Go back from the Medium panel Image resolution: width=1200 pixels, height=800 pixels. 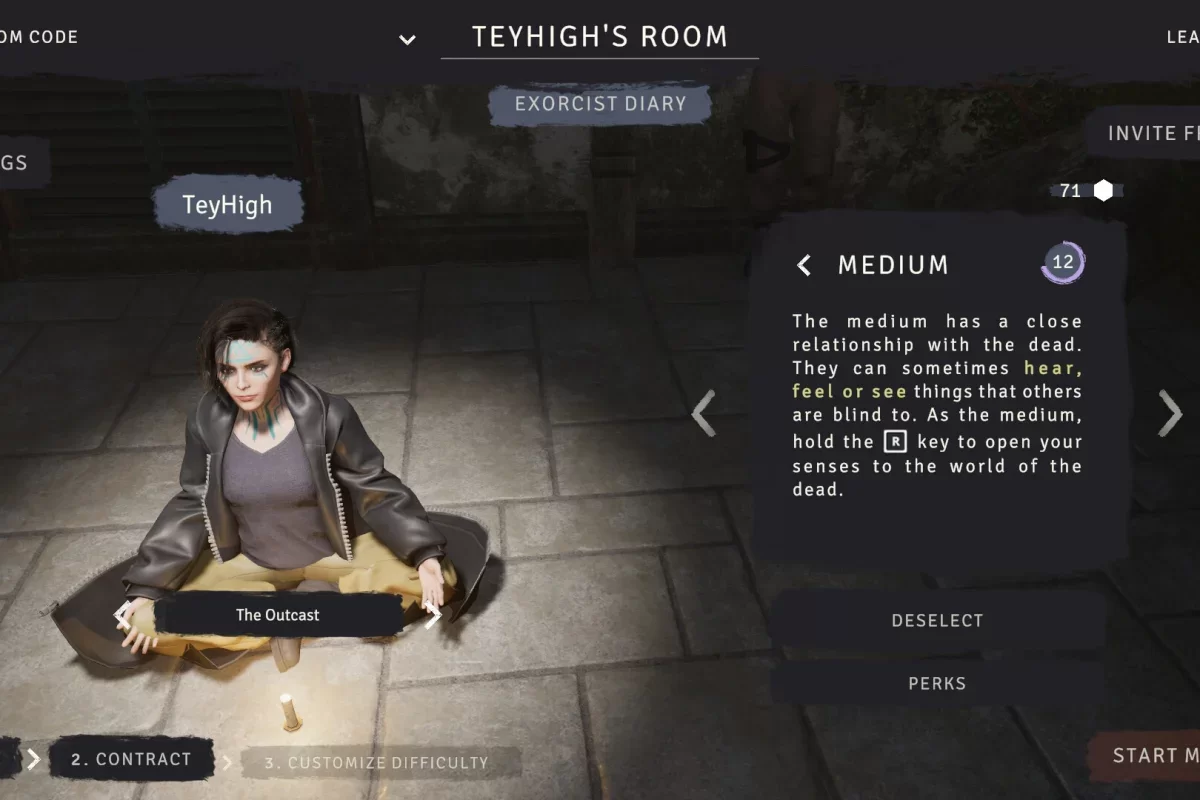804,265
